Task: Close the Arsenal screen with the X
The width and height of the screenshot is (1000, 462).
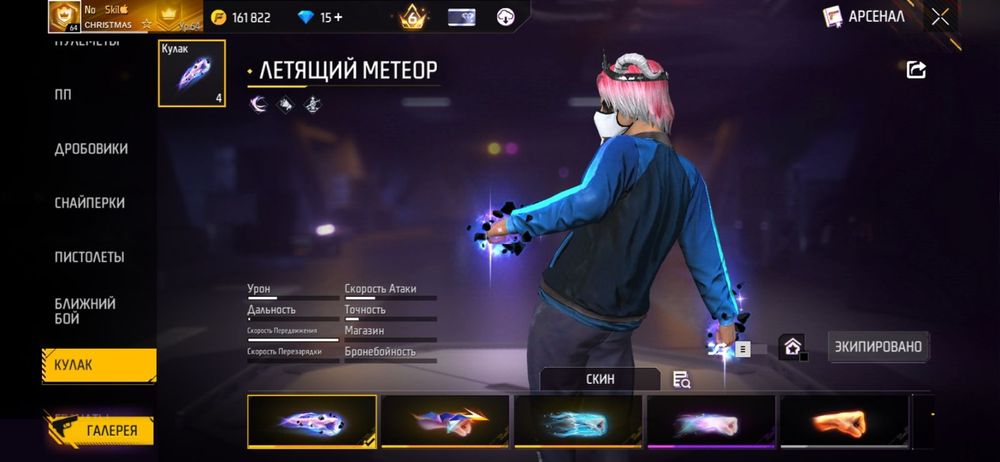Action: [940, 16]
